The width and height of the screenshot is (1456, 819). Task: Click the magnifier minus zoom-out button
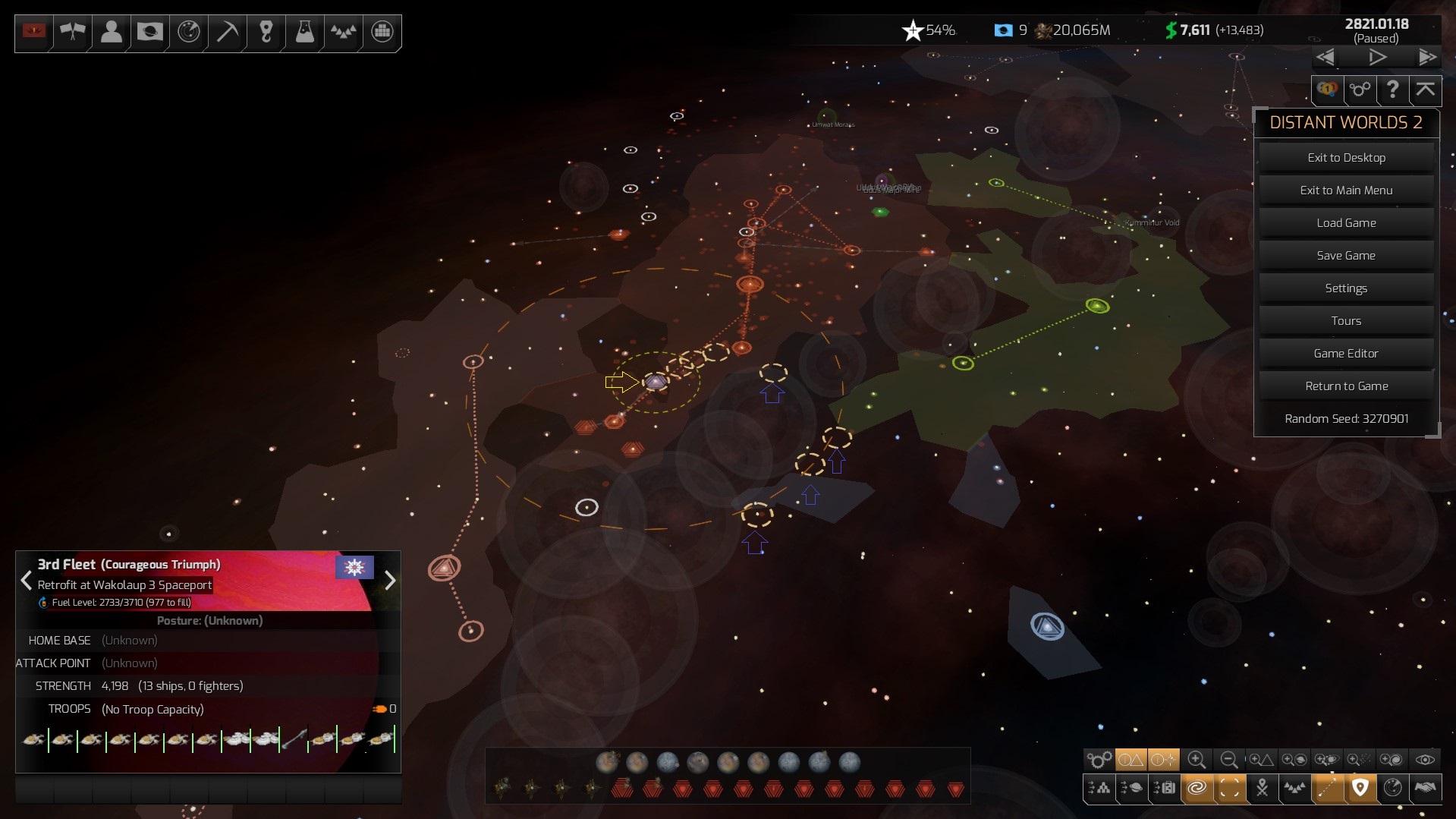[x=1229, y=759]
